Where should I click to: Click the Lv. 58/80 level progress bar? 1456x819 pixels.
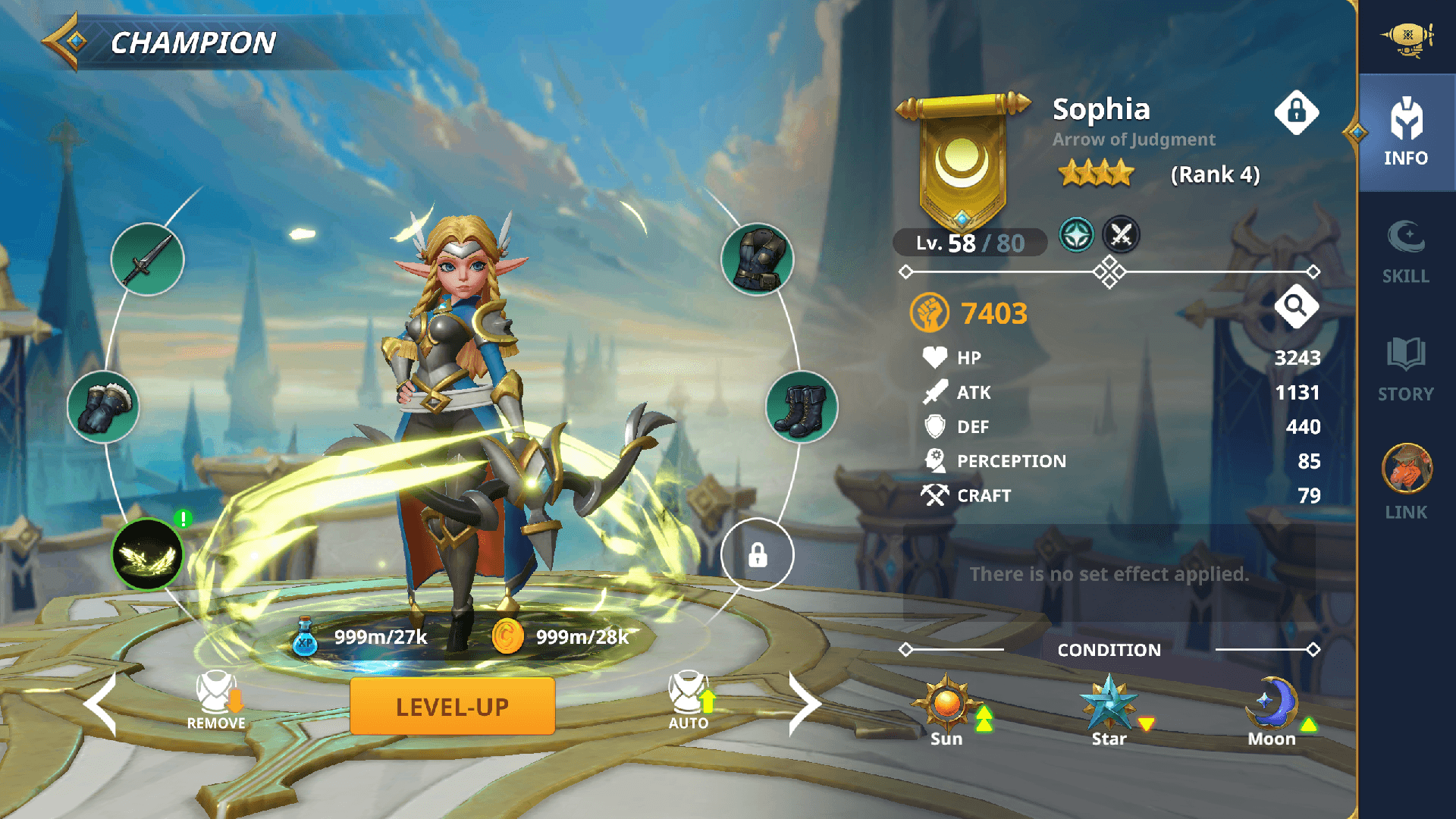pos(971,243)
